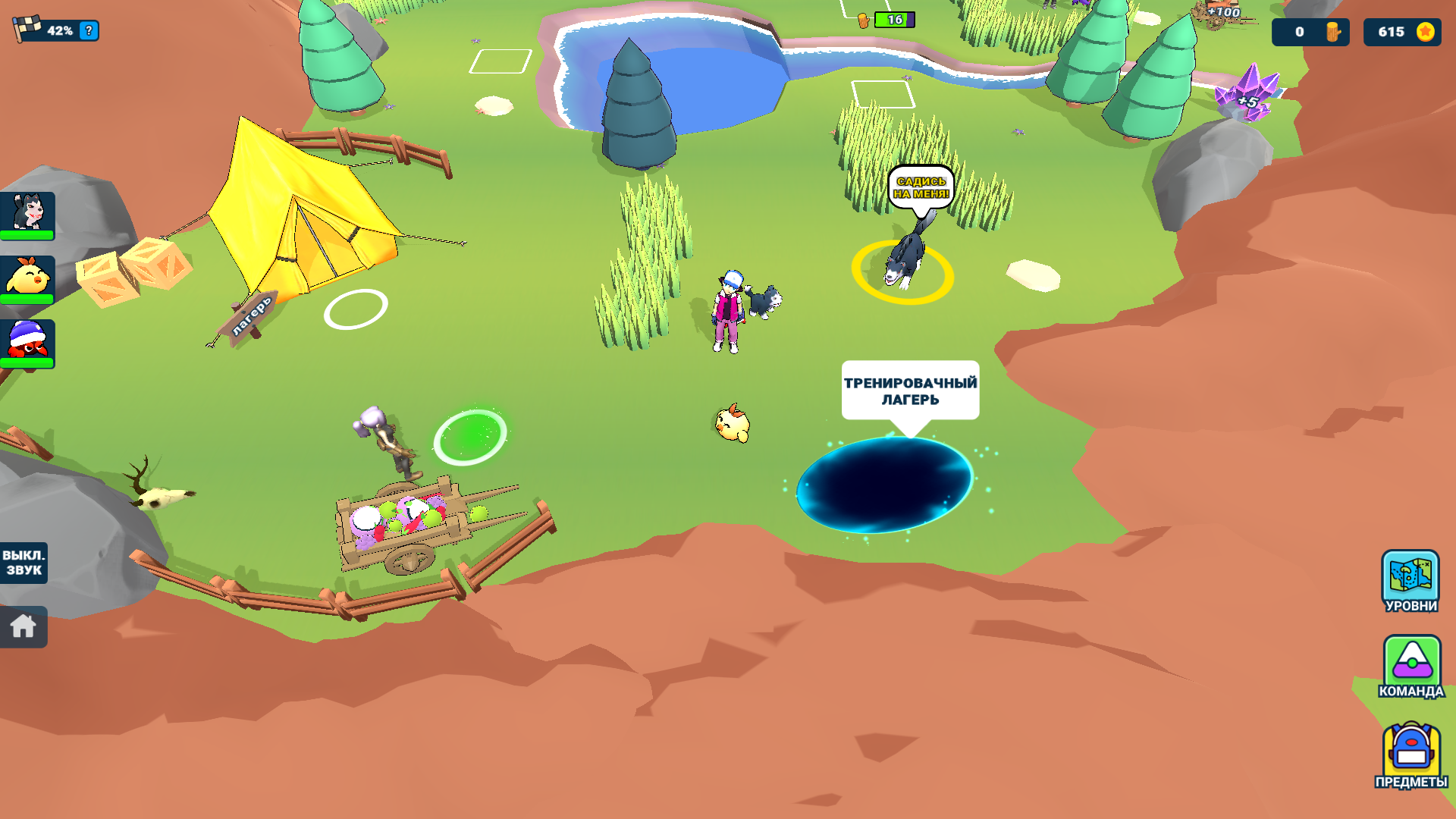
Task: Tap the САДИСЬ НА МЕНЯ speech bubble
Action: [921, 187]
